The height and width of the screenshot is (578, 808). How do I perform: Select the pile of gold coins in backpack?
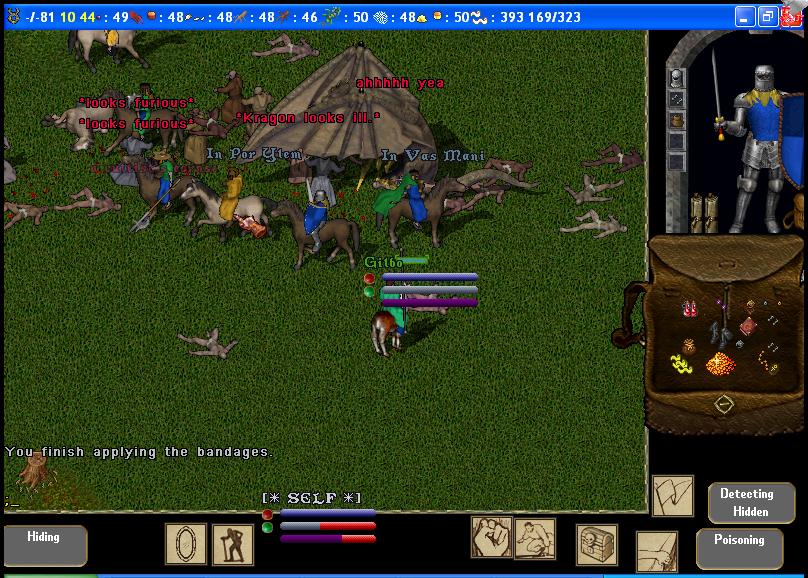(x=718, y=365)
